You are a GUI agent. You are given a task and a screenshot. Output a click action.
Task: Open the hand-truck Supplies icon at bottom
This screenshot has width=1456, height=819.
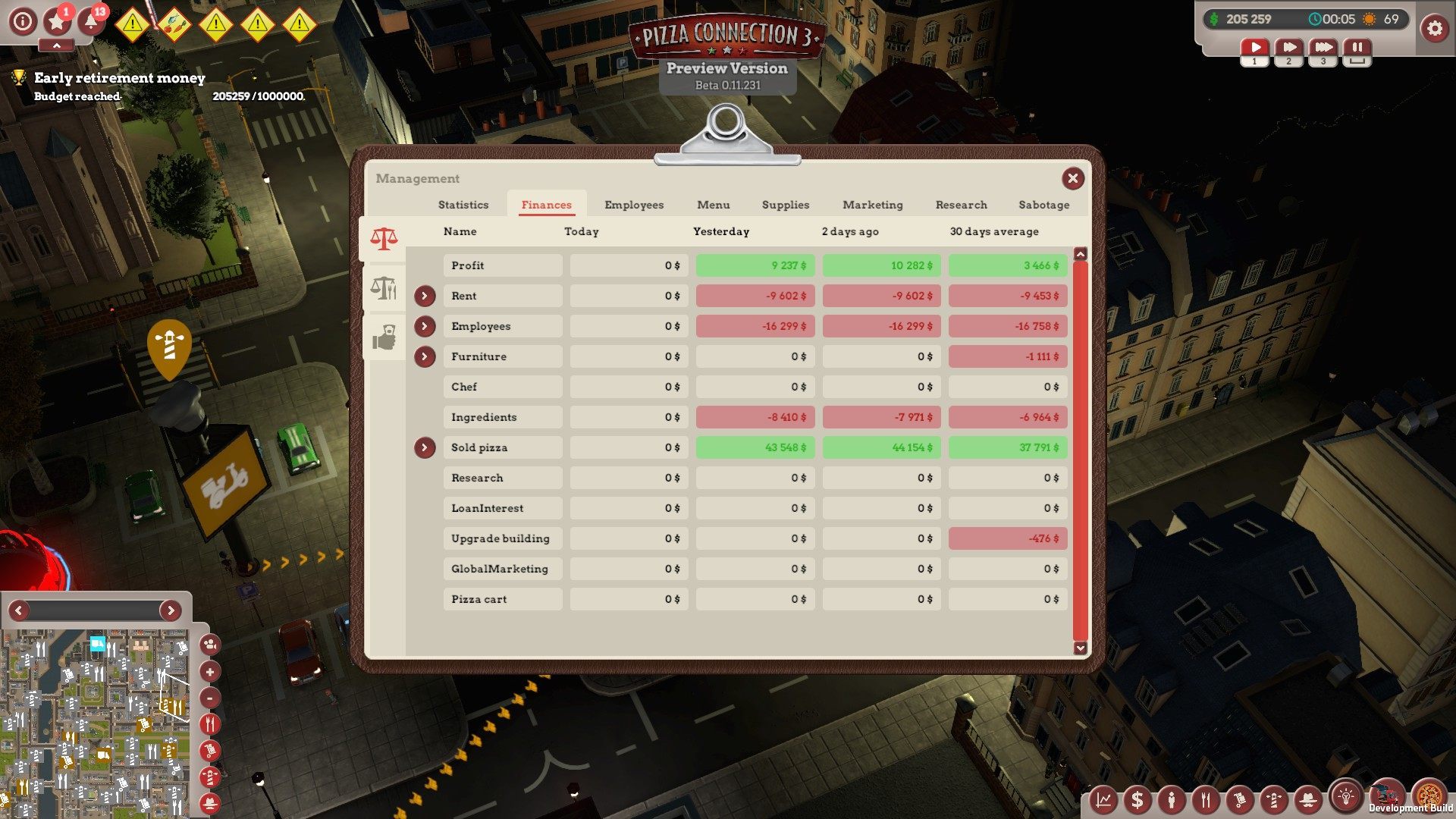[x=1239, y=799]
